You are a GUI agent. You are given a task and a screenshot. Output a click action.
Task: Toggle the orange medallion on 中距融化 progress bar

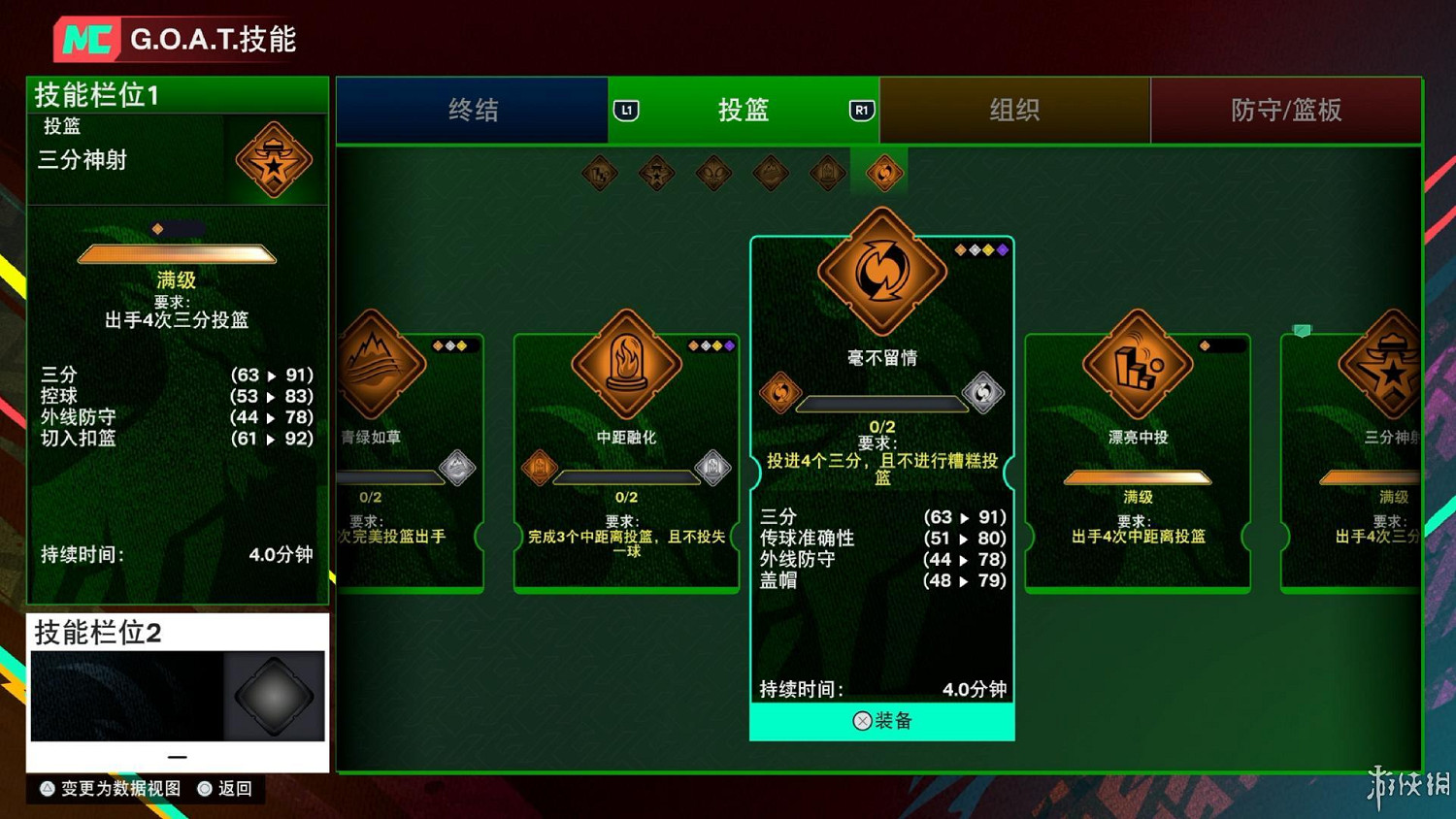(x=540, y=467)
